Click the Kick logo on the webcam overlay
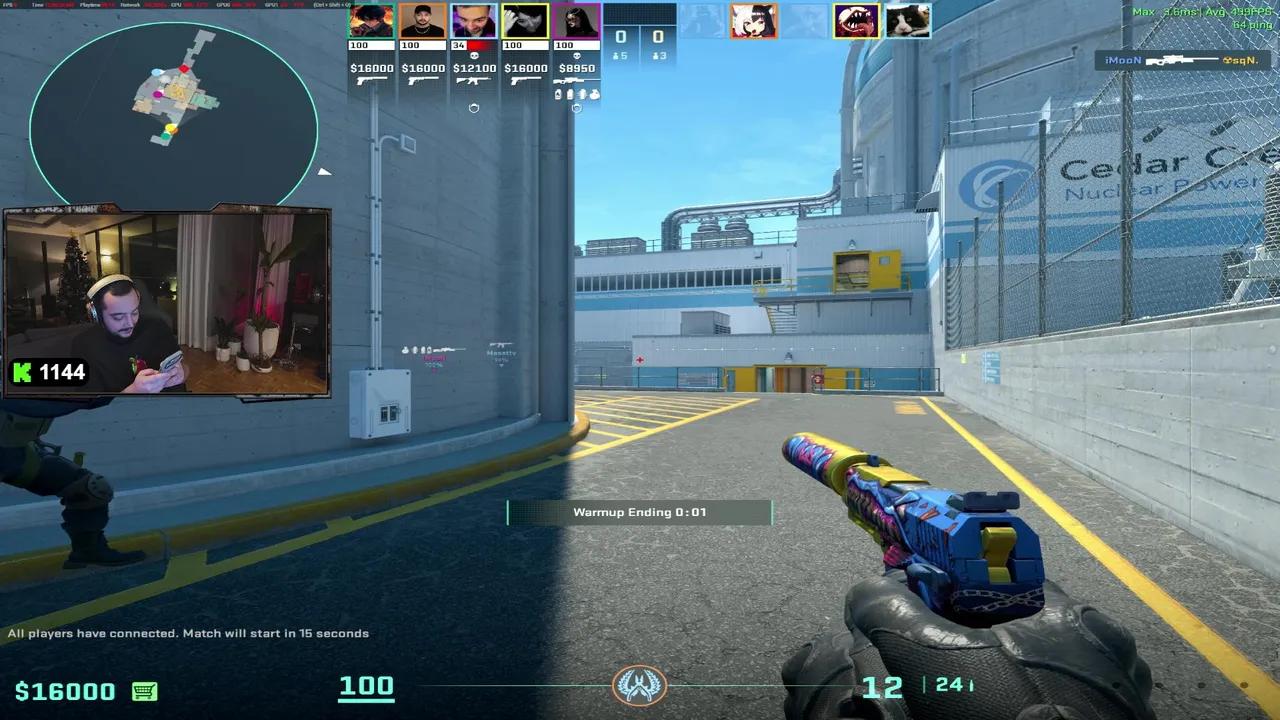Image resolution: width=1280 pixels, height=720 pixels. [x=20, y=372]
